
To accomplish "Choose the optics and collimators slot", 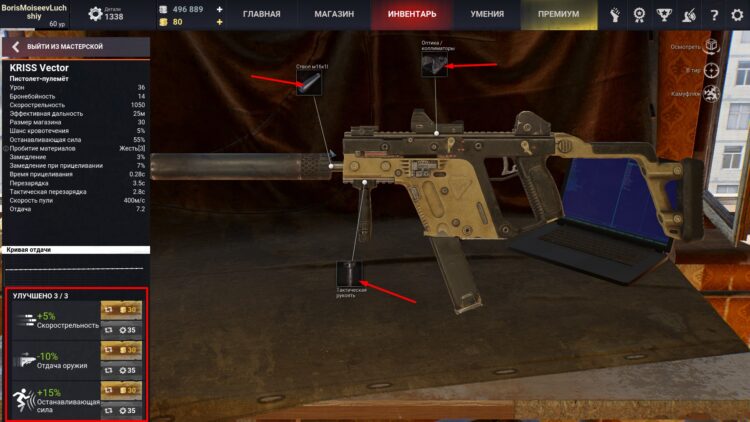I will [x=435, y=65].
